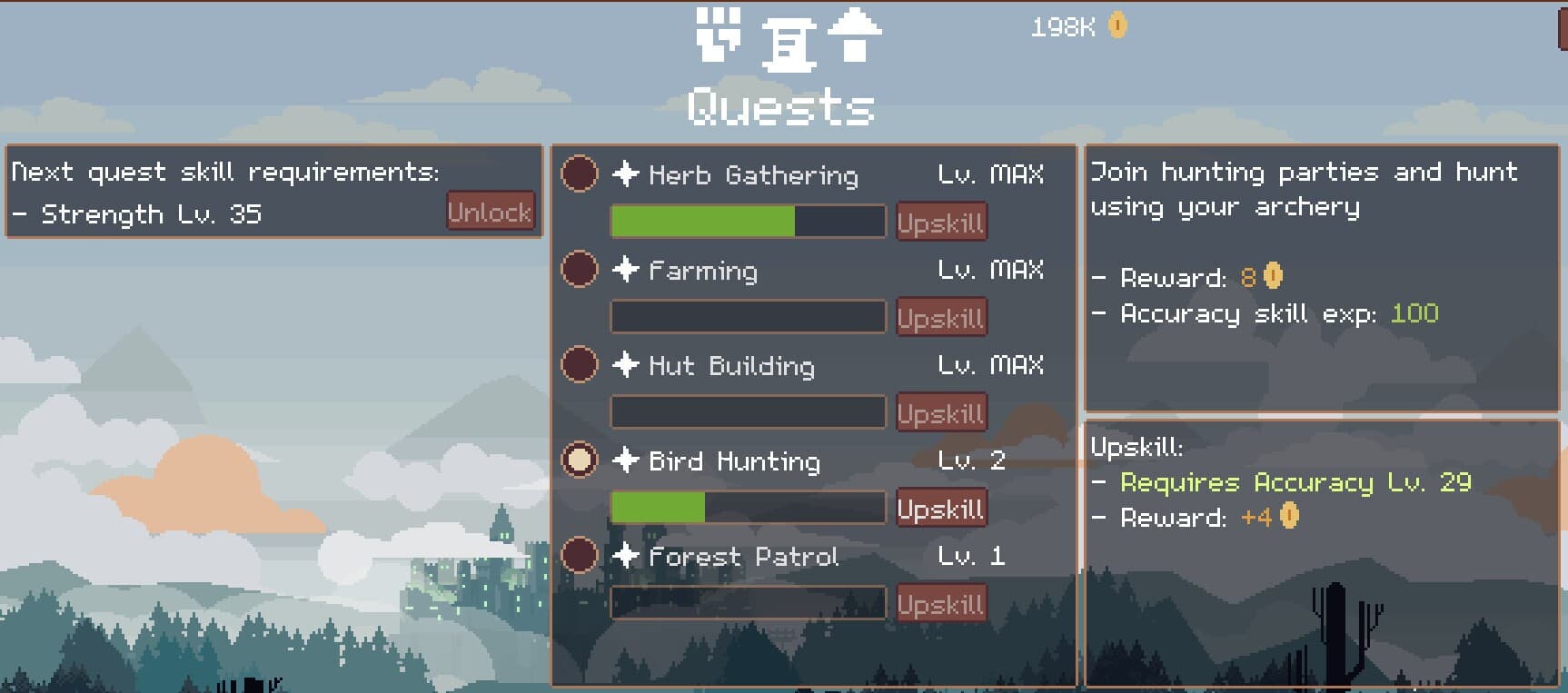Image resolution: width=1568 pixels, height=693 pixels.
Task: Open the fist icon tab
Action: (718, 35)
